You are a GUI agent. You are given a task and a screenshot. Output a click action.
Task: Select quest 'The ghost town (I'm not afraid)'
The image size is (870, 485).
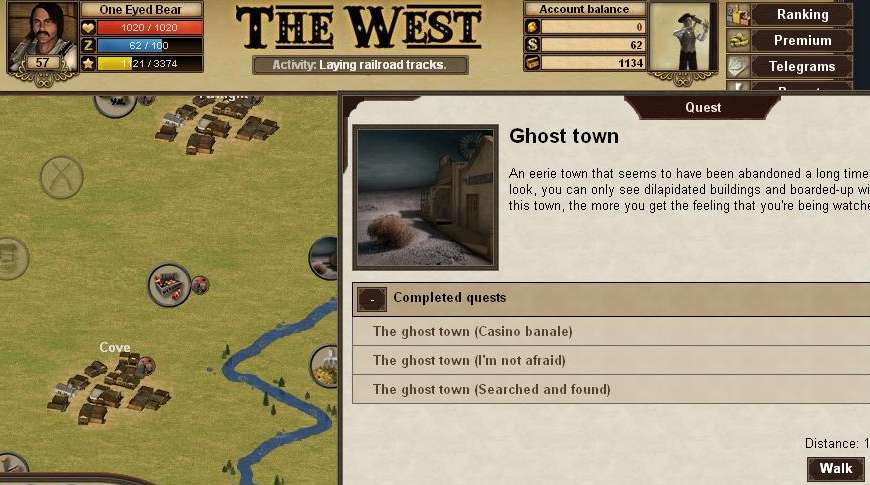click(x=471, y=360)
